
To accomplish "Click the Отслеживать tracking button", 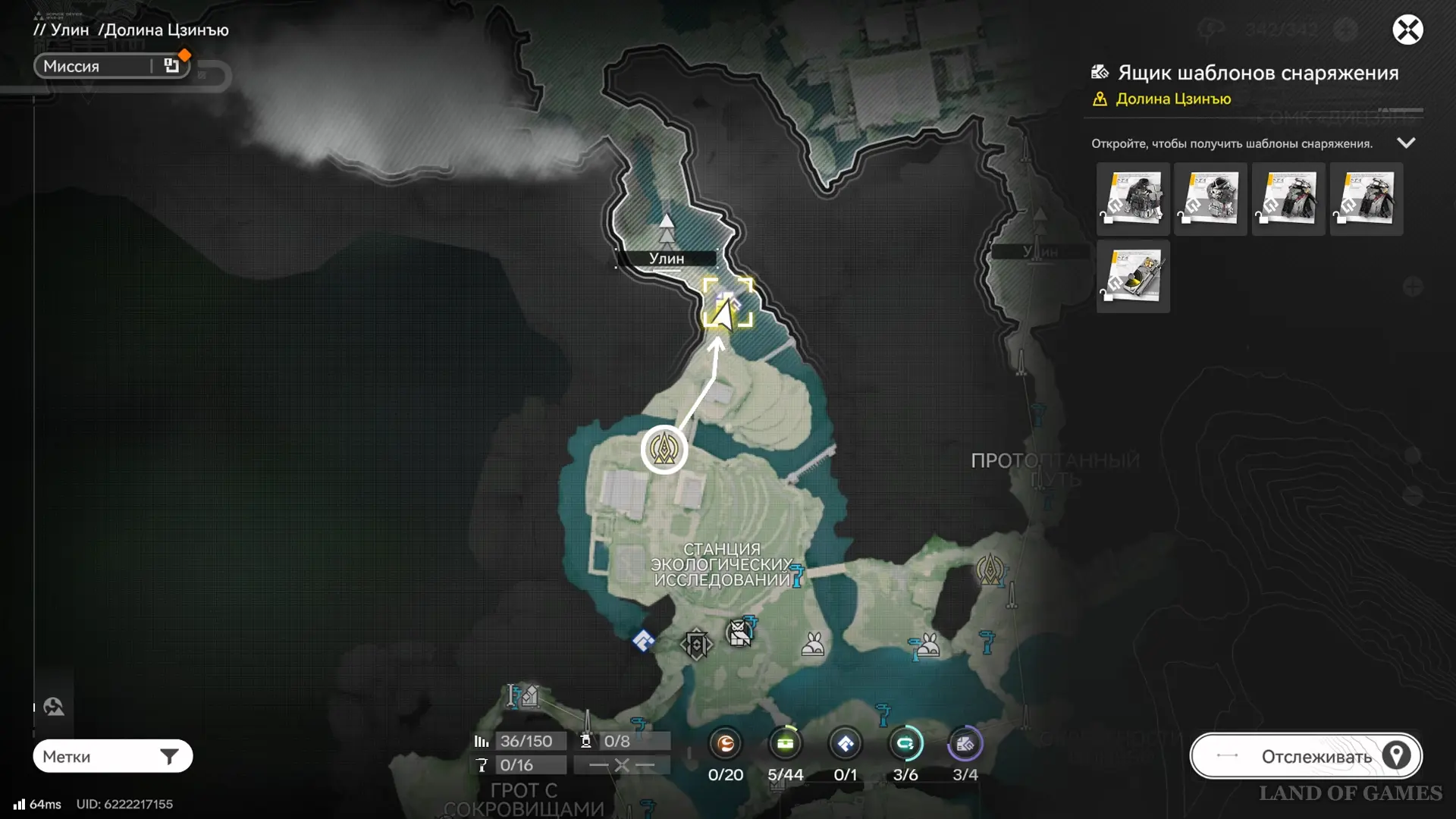I will 1305,756.
